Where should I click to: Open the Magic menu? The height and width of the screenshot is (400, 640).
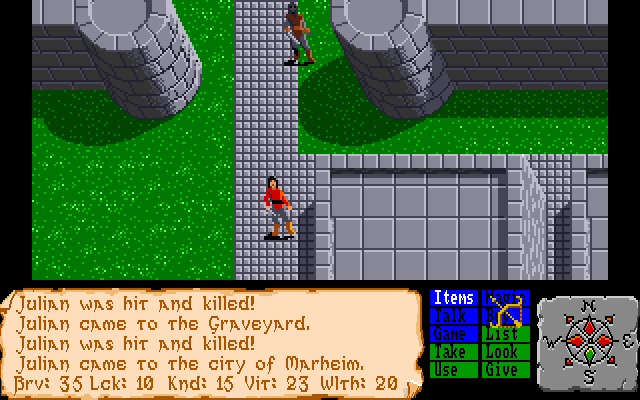[x=506, y=298]
